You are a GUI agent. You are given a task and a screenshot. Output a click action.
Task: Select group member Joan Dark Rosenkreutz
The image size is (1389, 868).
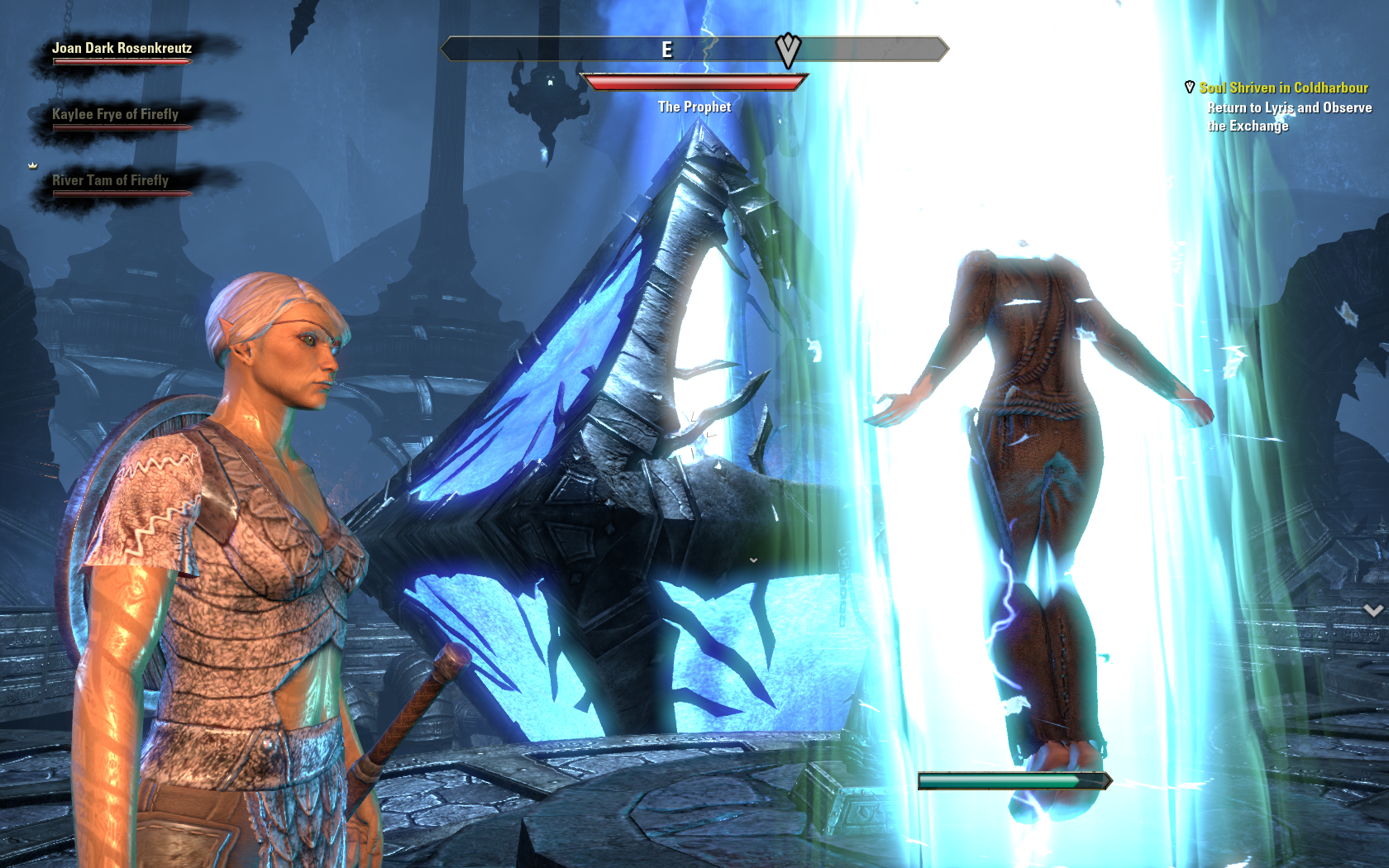coord(122,49)
